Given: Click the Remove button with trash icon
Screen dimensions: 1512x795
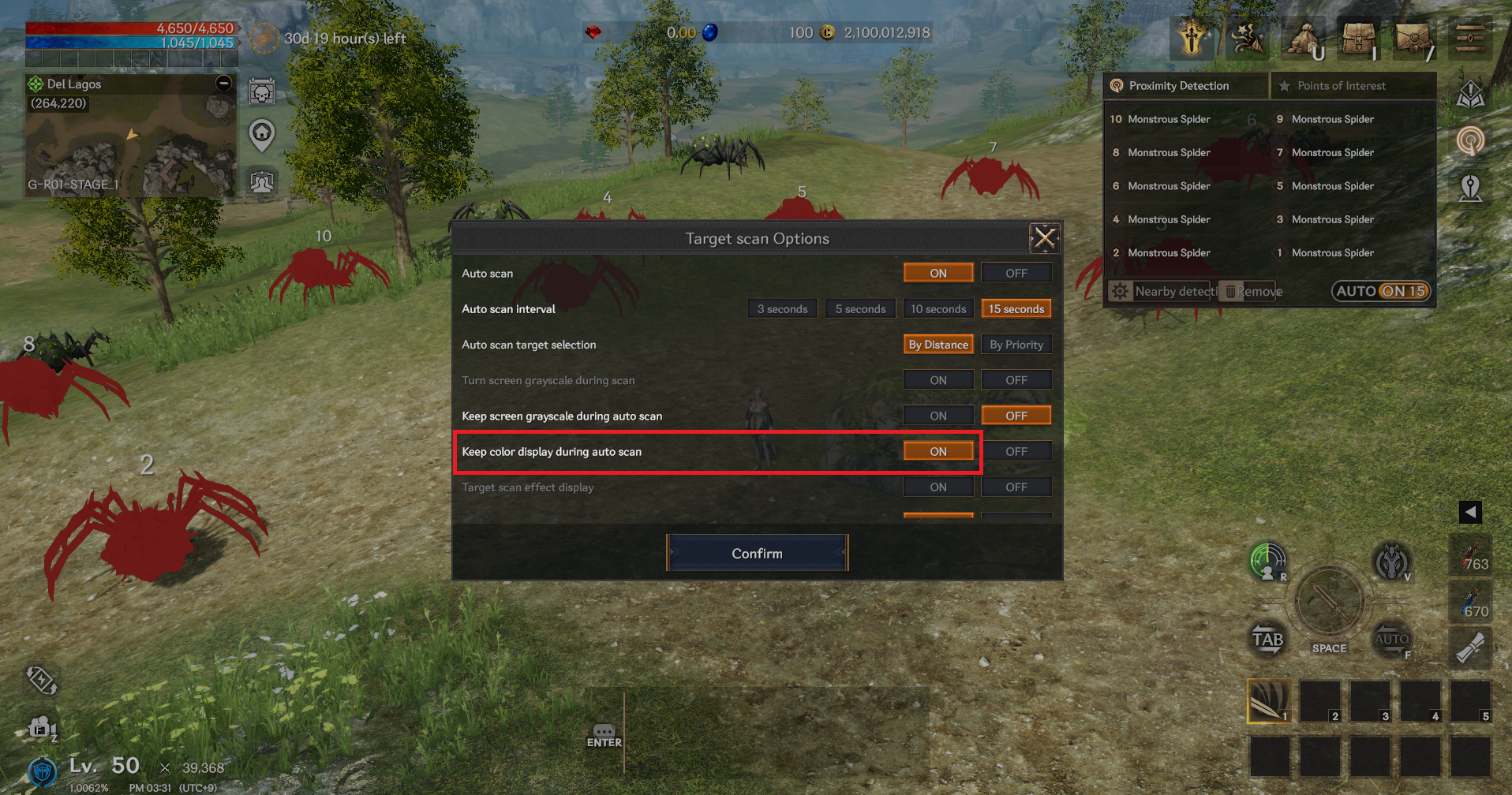Looking at the screenshot, I should coord(1252,291).
